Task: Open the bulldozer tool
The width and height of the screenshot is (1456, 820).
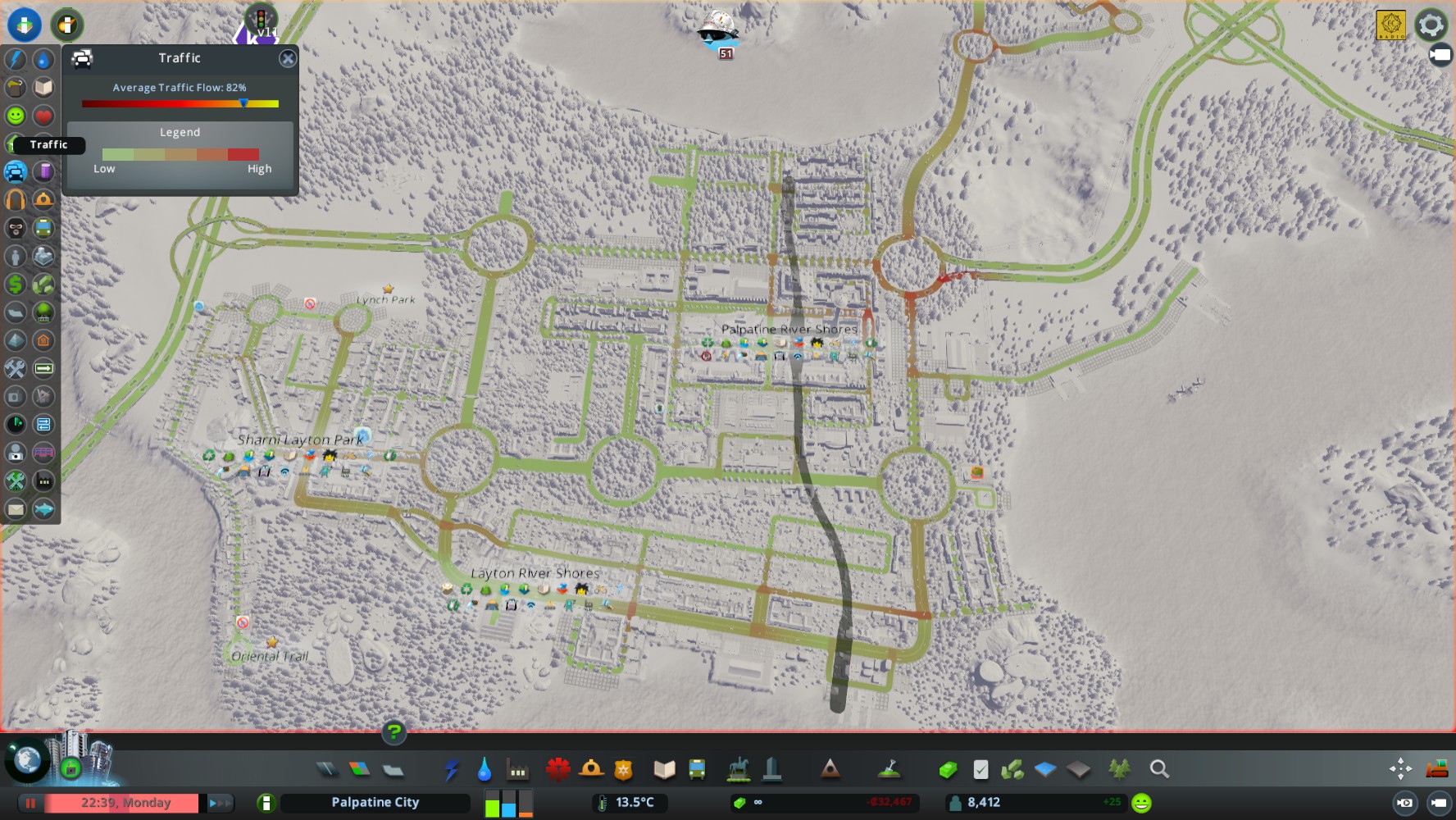Action: (x=1436, y=769)
